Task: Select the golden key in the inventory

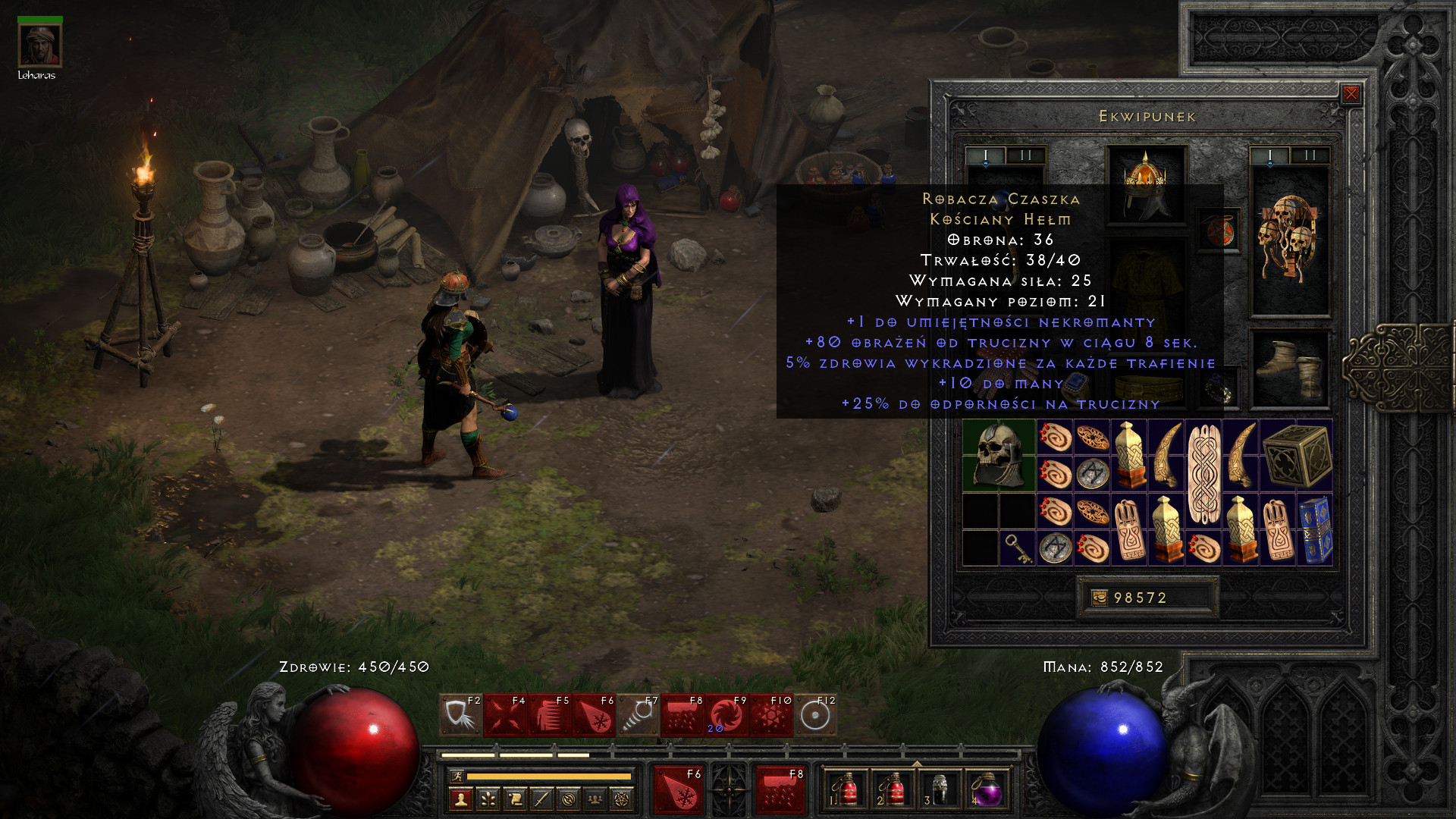Action: tap(1017, 548)
